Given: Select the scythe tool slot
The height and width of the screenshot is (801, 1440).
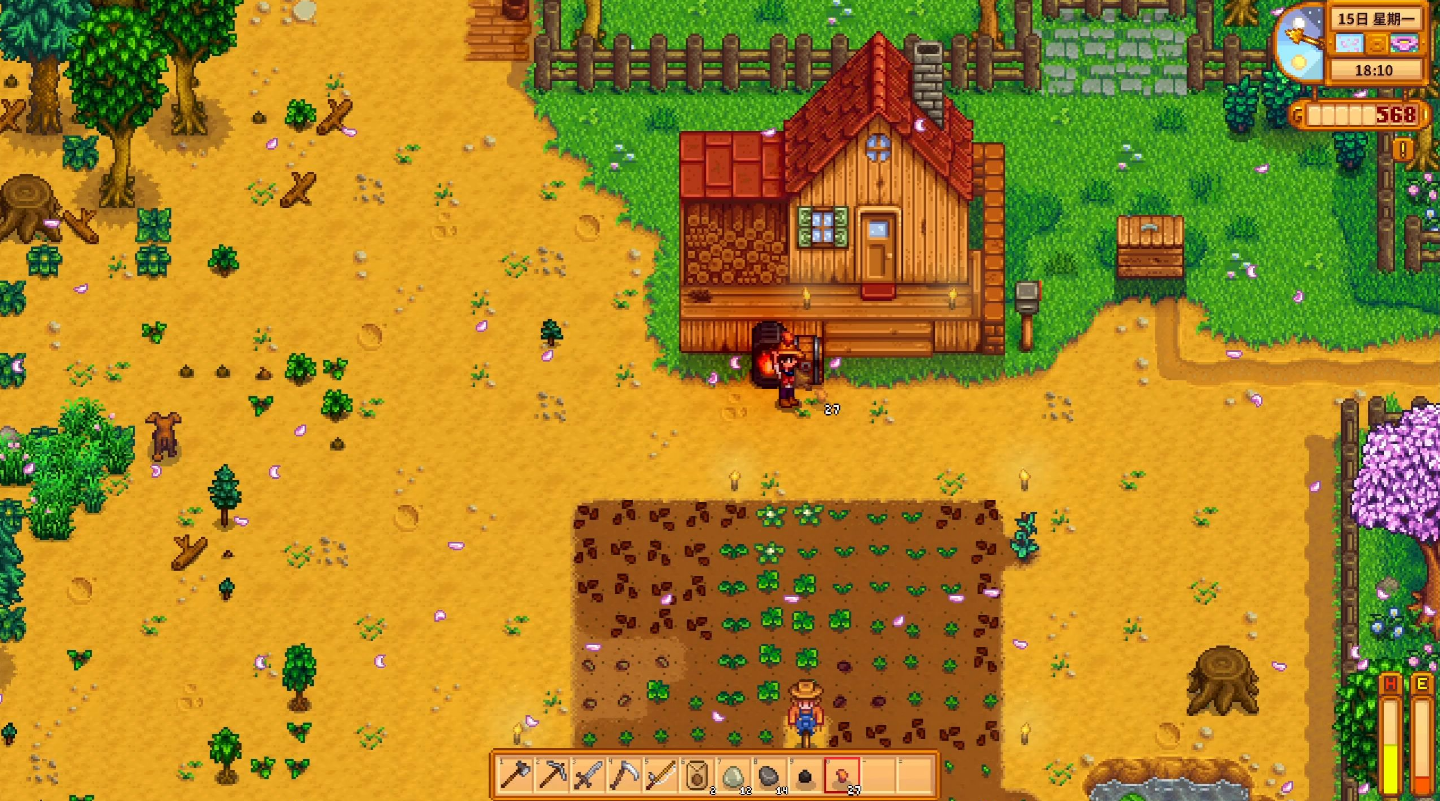Looking at the screenshot, I should tap(624, 775).
